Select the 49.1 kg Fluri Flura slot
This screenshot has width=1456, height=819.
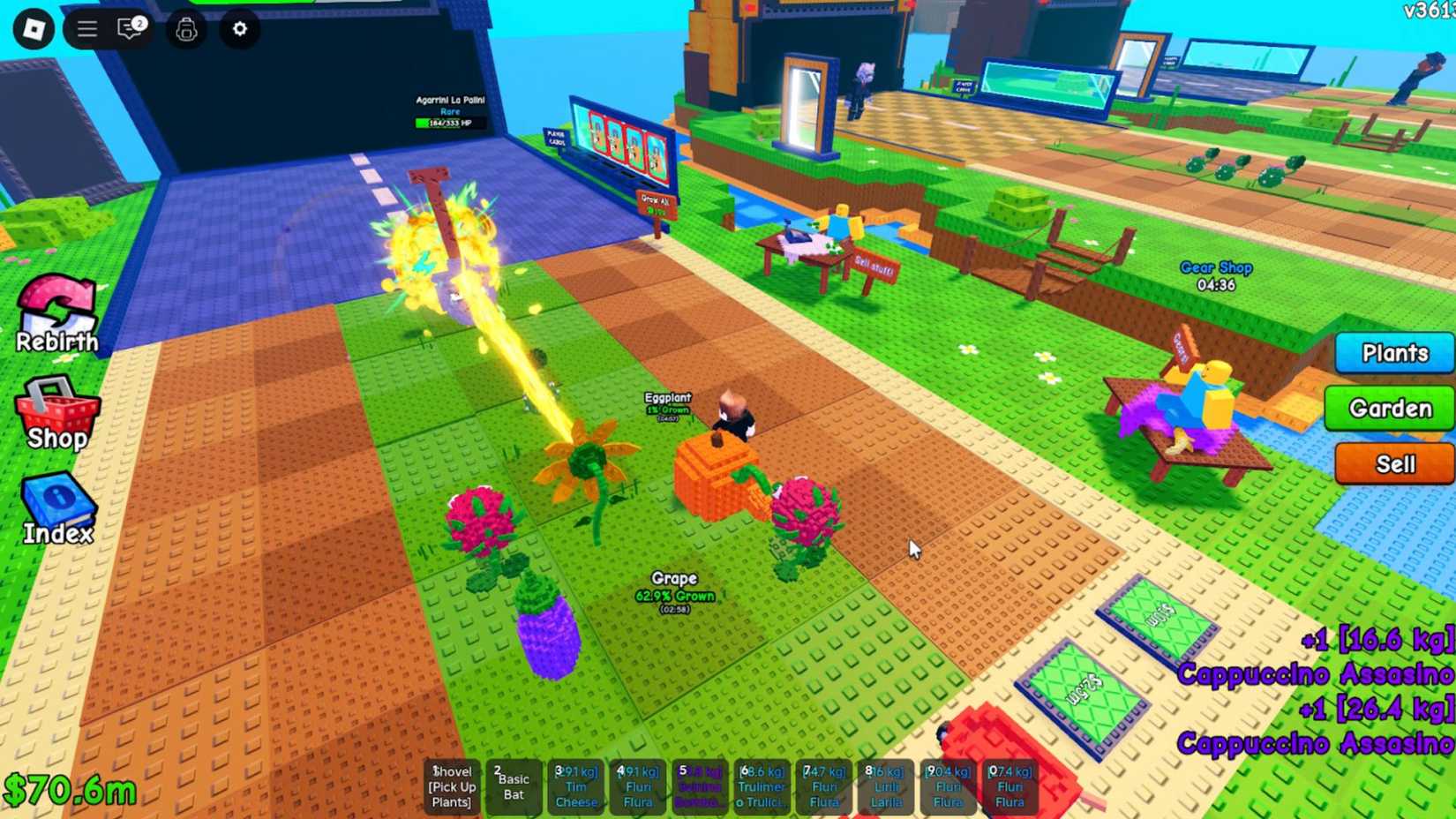click(638, 785)
